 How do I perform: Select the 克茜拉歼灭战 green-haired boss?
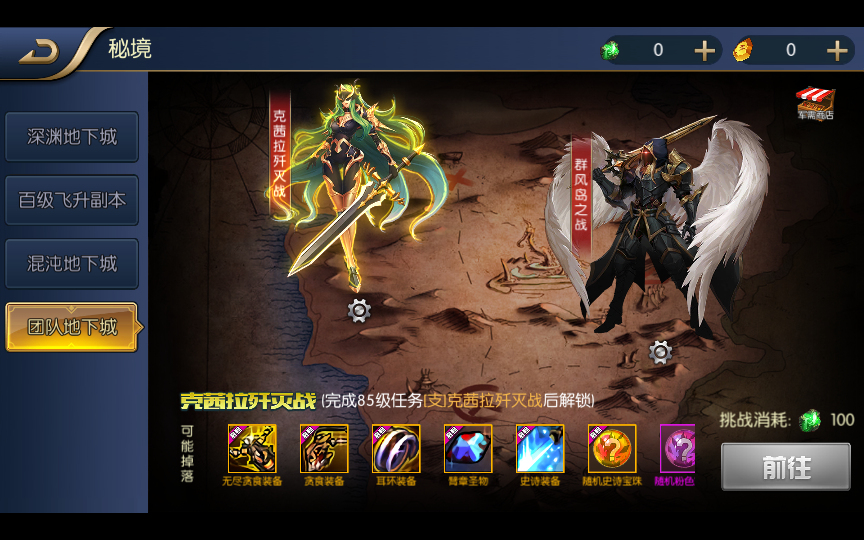pos(360,180)
